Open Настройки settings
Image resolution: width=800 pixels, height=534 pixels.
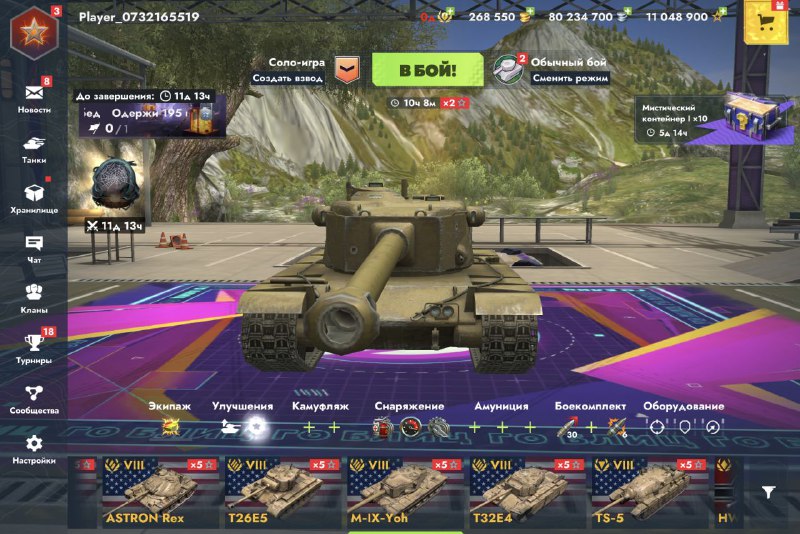click(x=34, y=448)
